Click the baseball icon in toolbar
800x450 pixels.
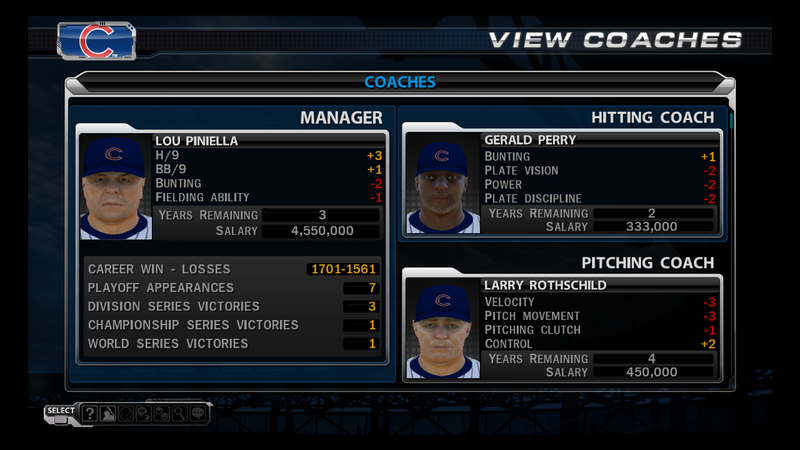pos(125,413)
